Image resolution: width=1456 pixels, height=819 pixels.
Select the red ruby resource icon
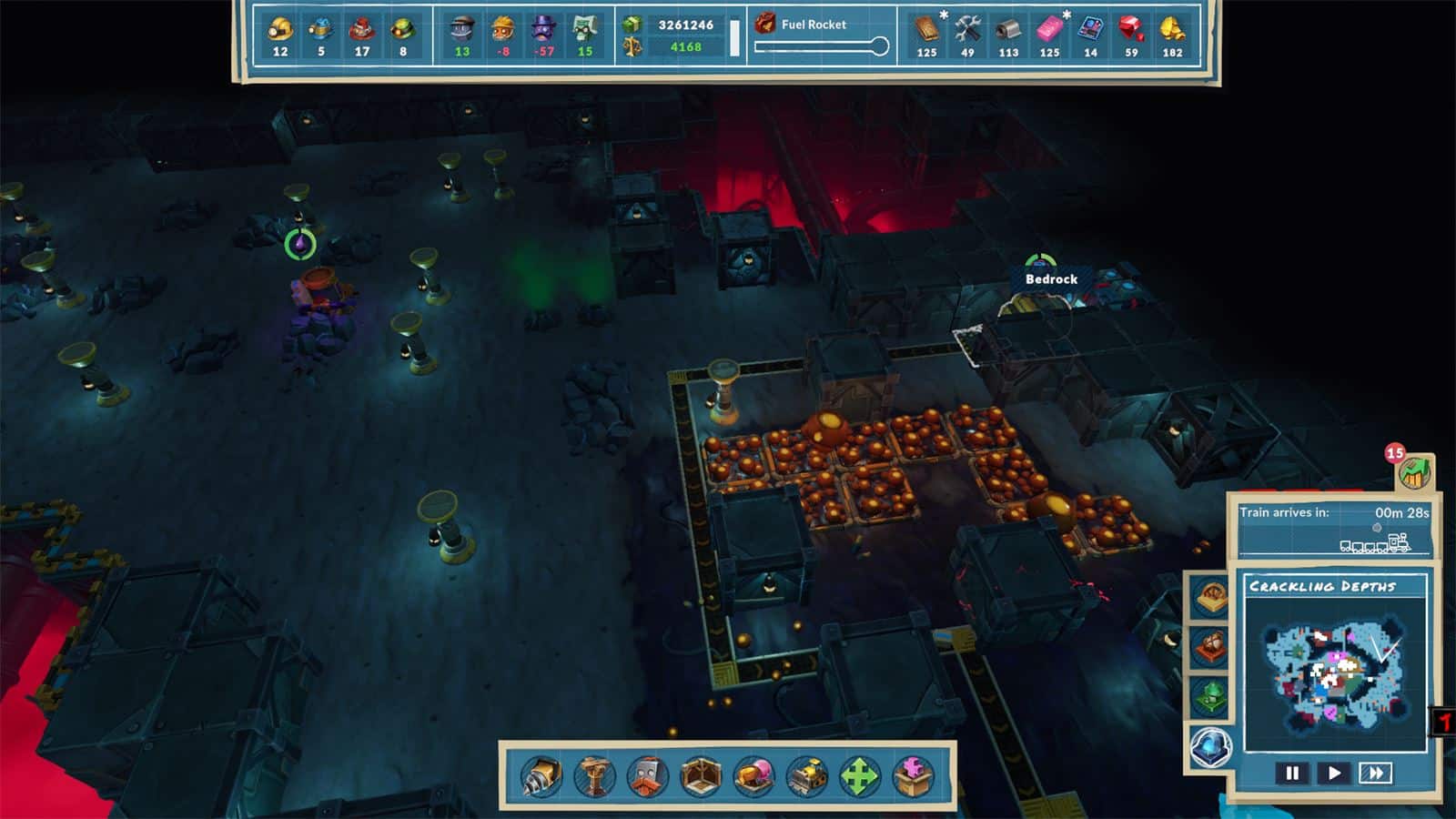click(x=1131, y=29)
